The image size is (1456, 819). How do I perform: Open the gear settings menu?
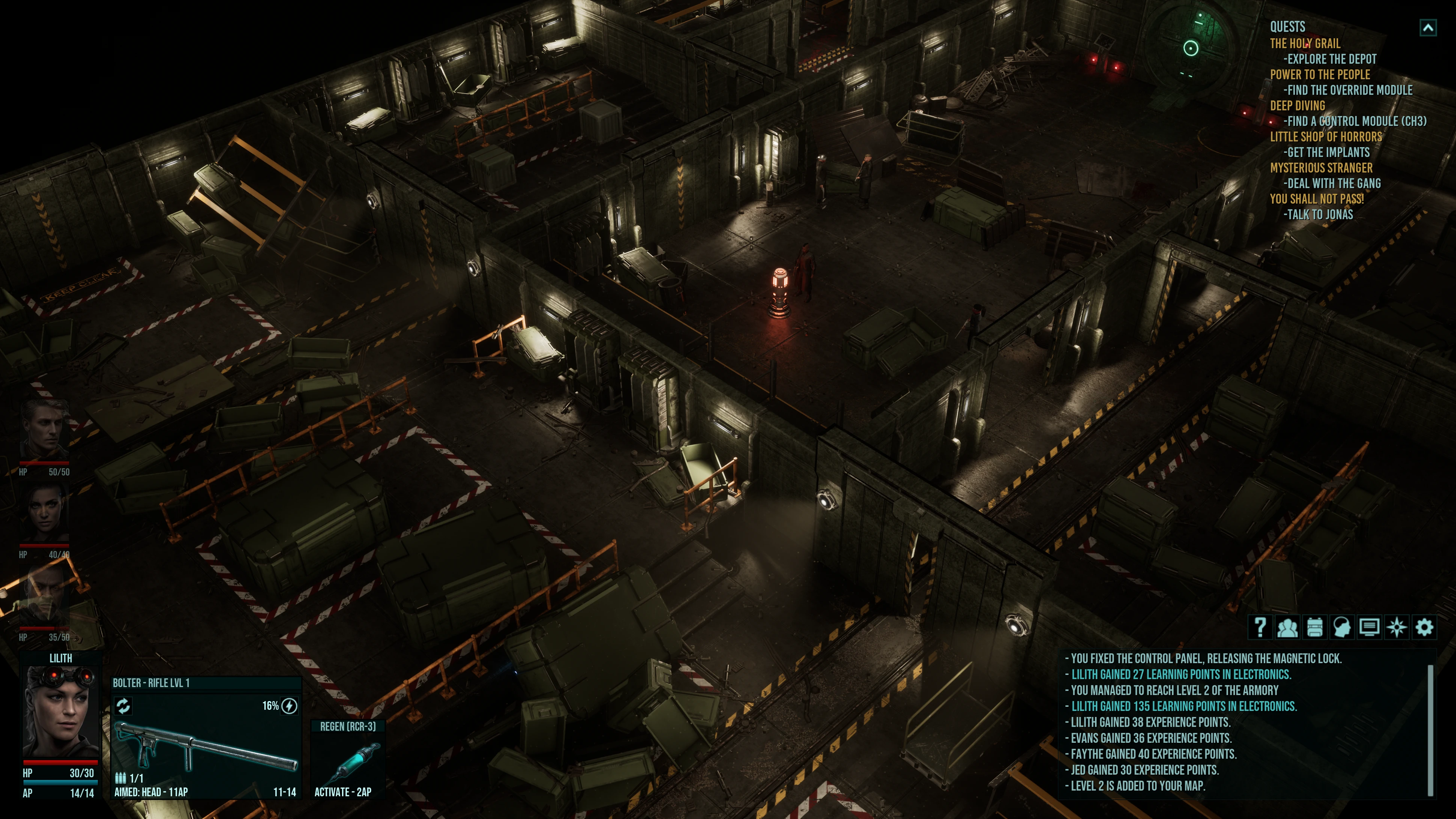[x=1424, y=627]
